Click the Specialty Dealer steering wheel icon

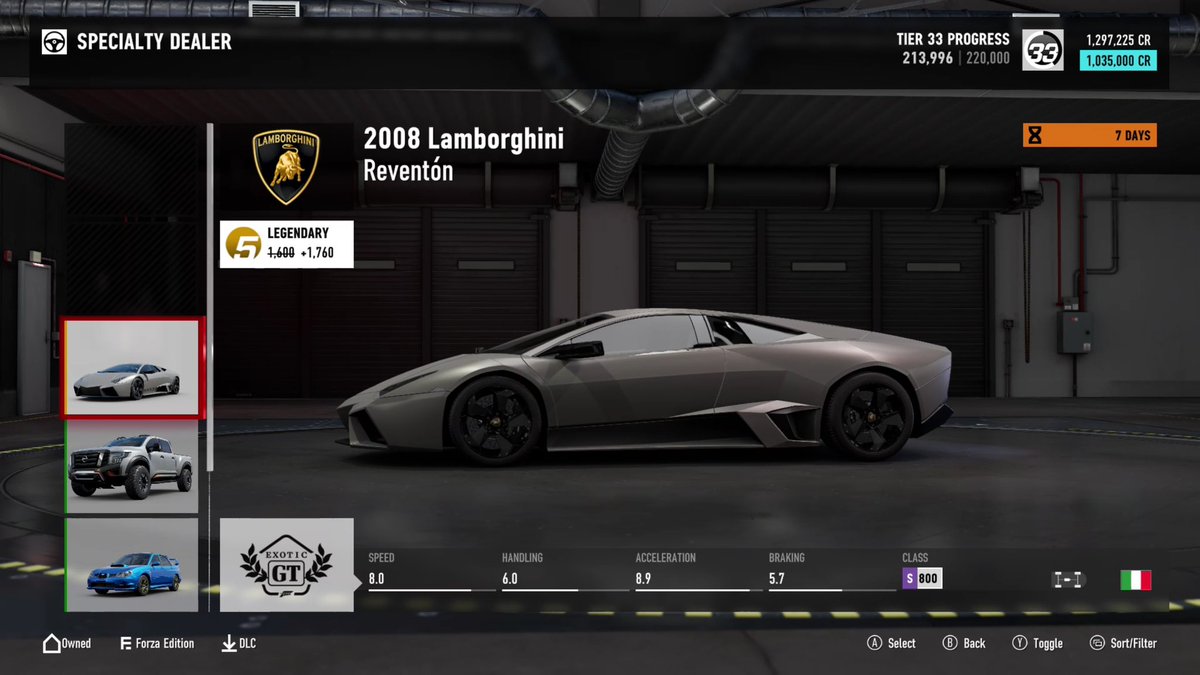(x=54, y=42)
